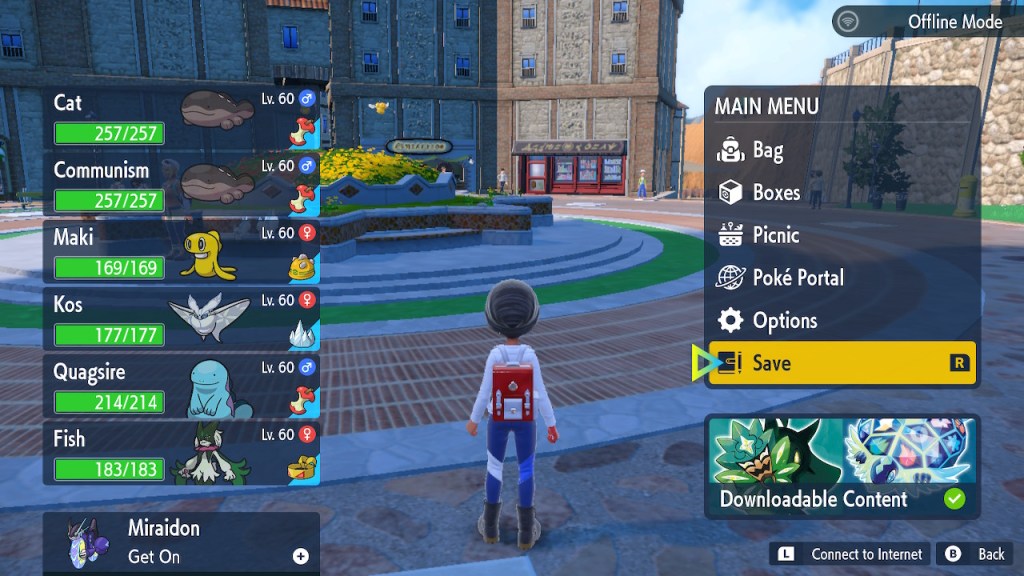
Task: Select Save in the main menu
Action: (x=840, y=363)
